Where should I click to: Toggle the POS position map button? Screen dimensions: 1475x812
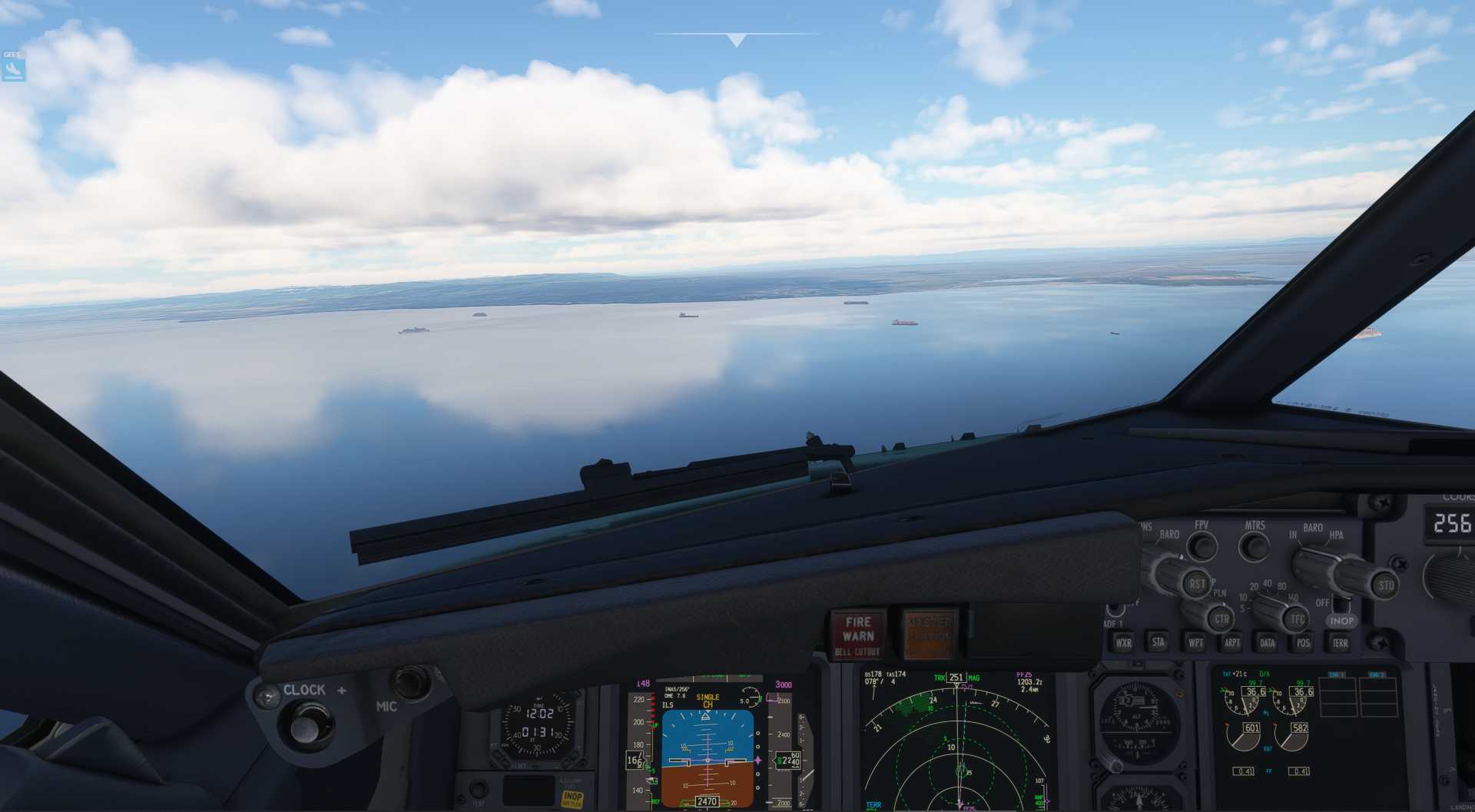(1303, 642)
